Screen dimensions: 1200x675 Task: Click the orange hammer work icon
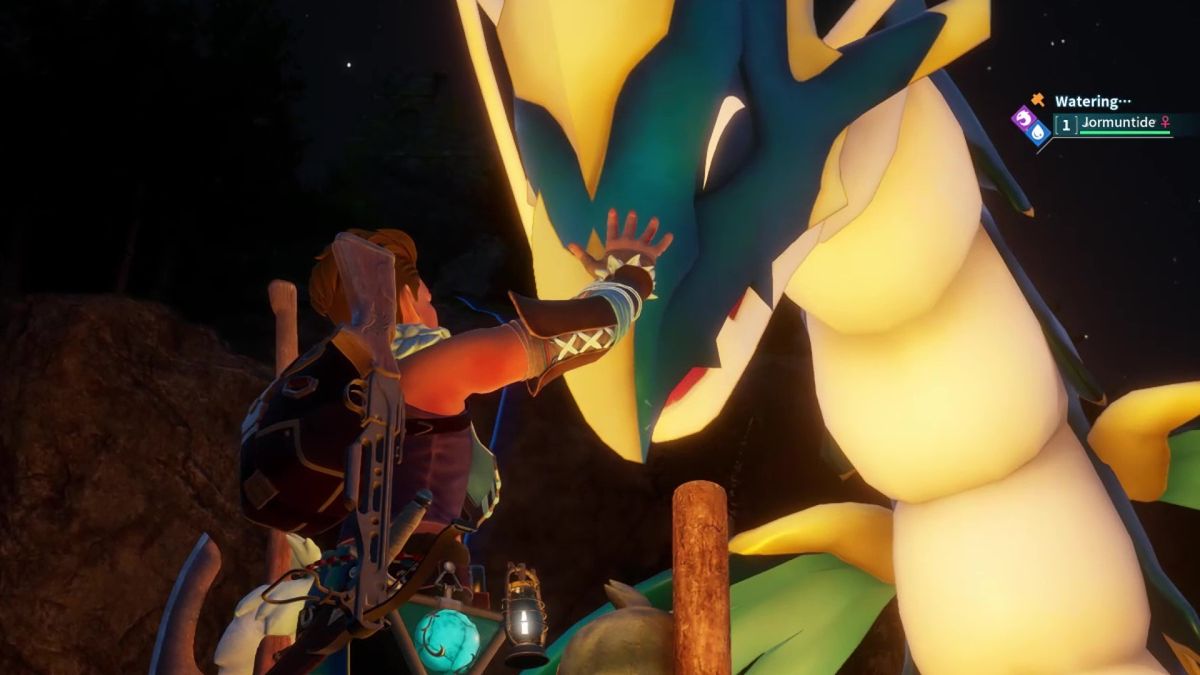pyautogui.click(x=1038, y=100)
